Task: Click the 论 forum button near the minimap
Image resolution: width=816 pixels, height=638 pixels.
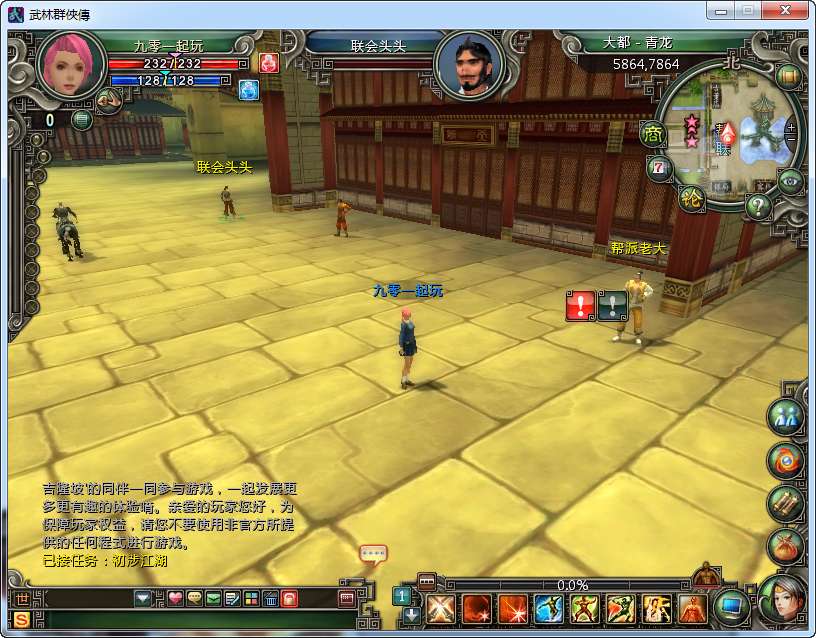Action: (x=690, y=197)
